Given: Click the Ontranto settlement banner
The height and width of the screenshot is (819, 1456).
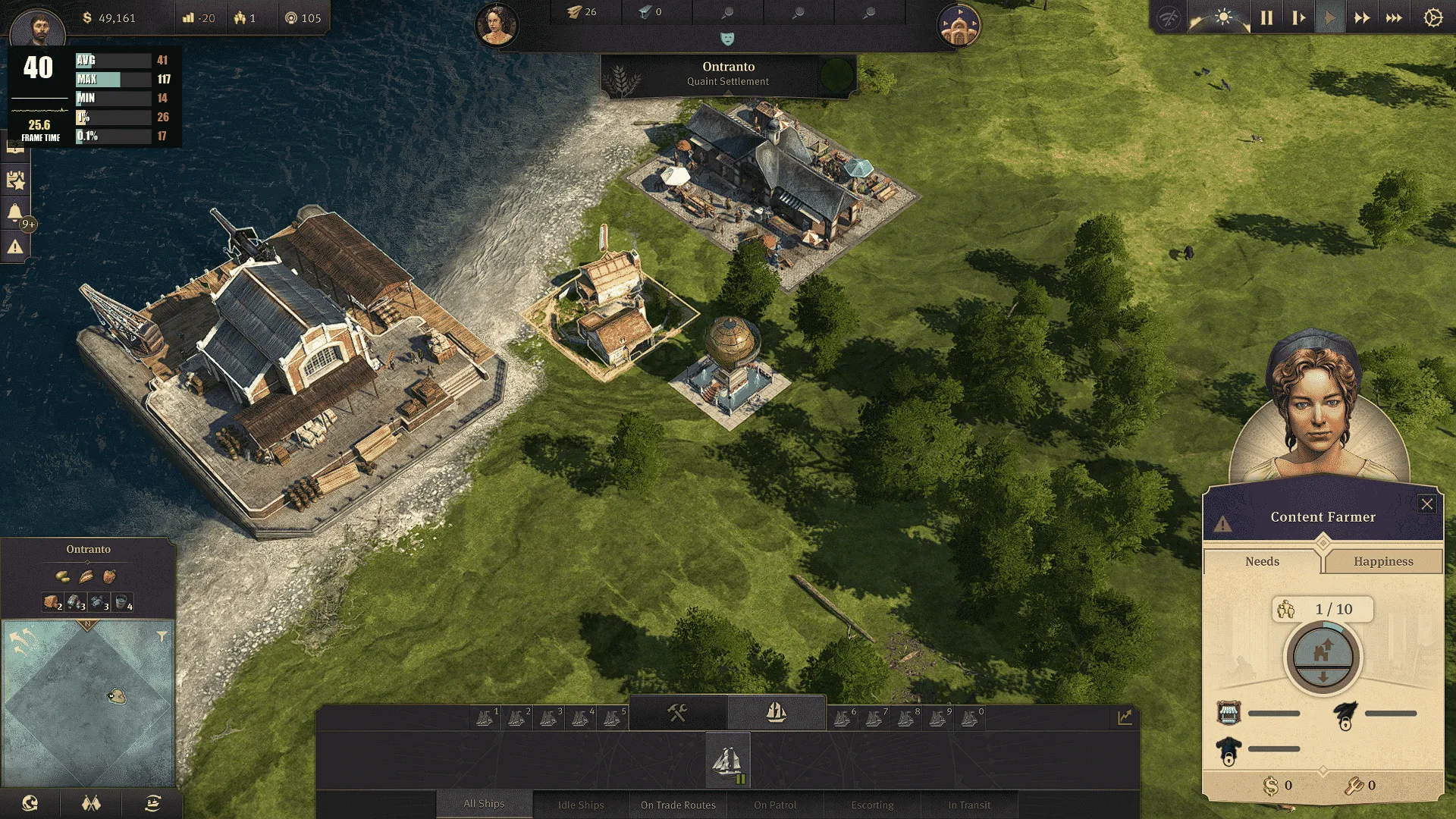Looking at the screenshot, I should (x=728, y=74).
